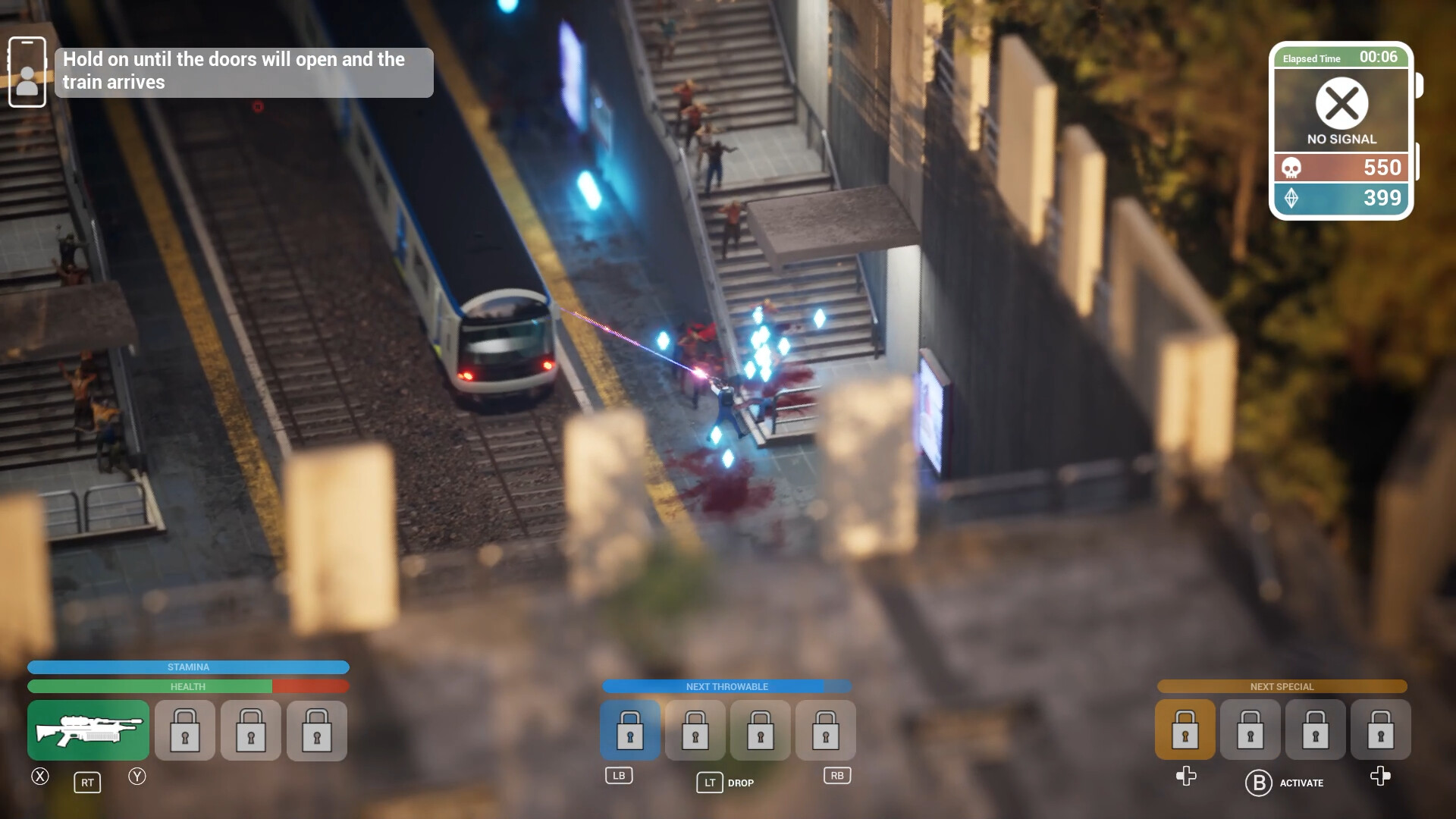Select the first locked special ability slot
1456x819 pixels.
[1184, 730]
